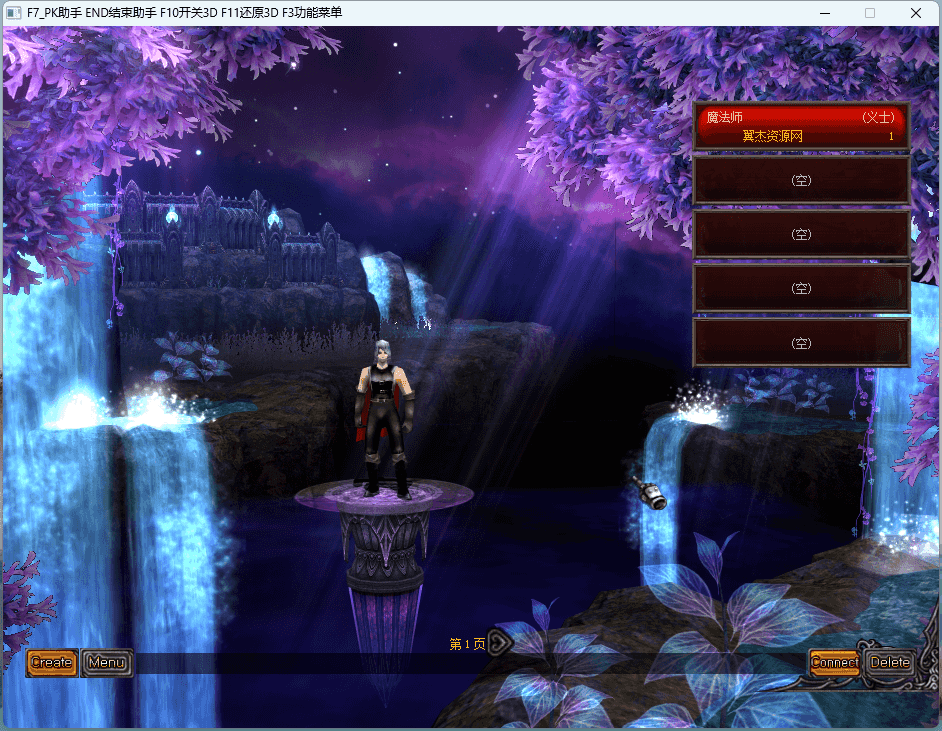Connect with the selected character
942x731 pixels.
coord(834,662)
